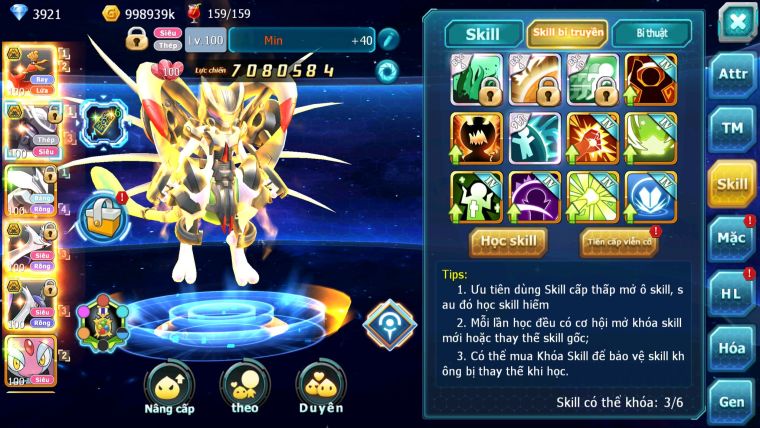
Task: Open the Tiến cấp viễn cổ button
Action: pyautogui.click(x=619, y=242)
